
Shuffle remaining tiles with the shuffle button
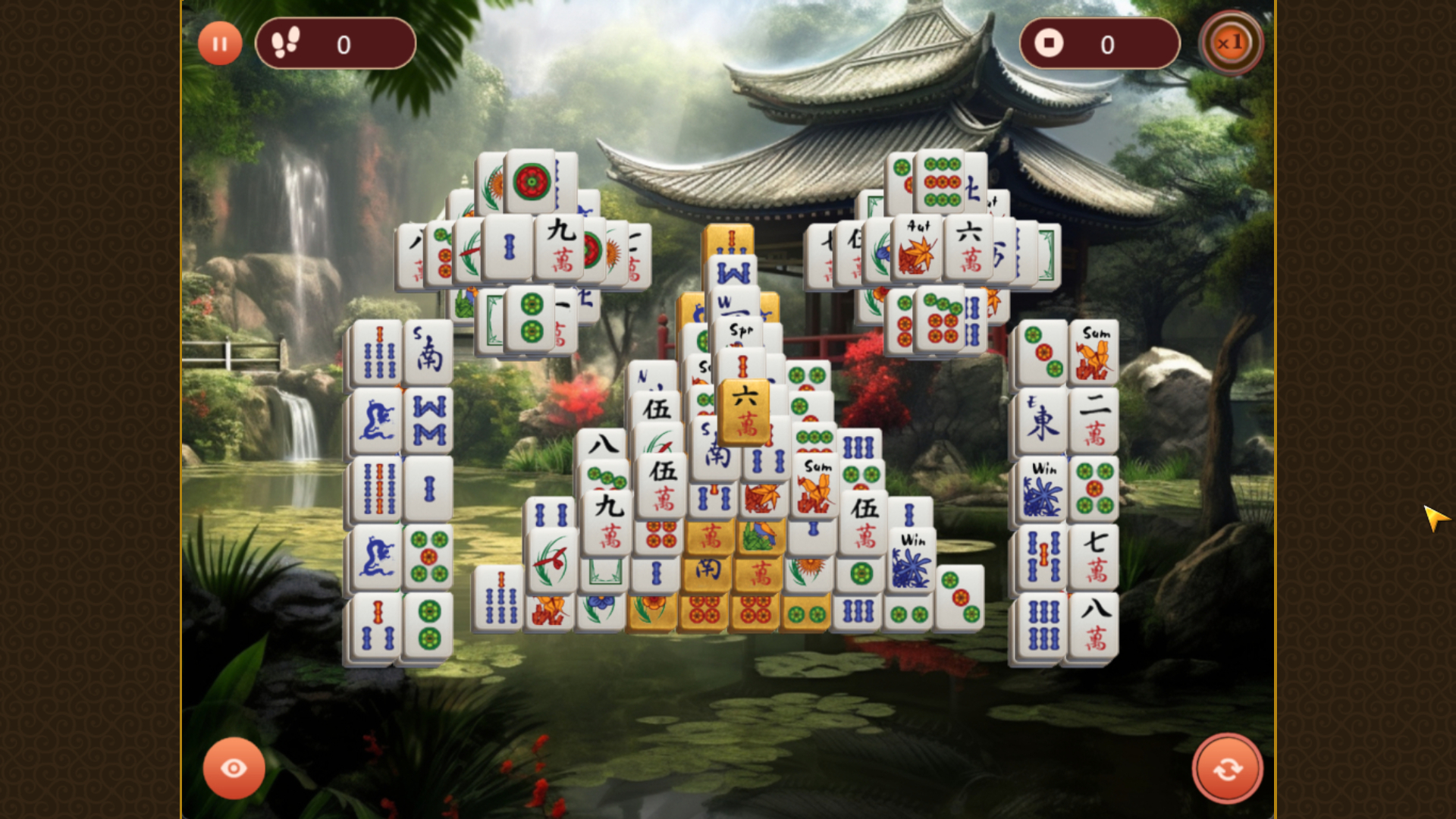(1228, 768)
